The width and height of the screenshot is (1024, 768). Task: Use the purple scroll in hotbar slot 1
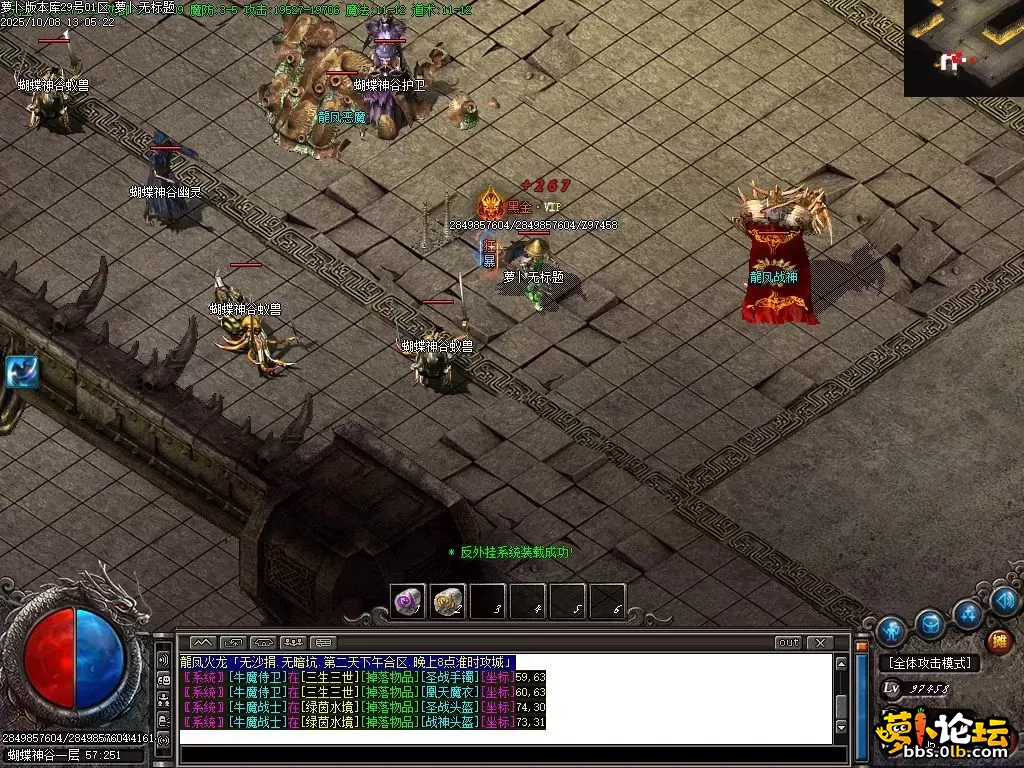point(408,601)
